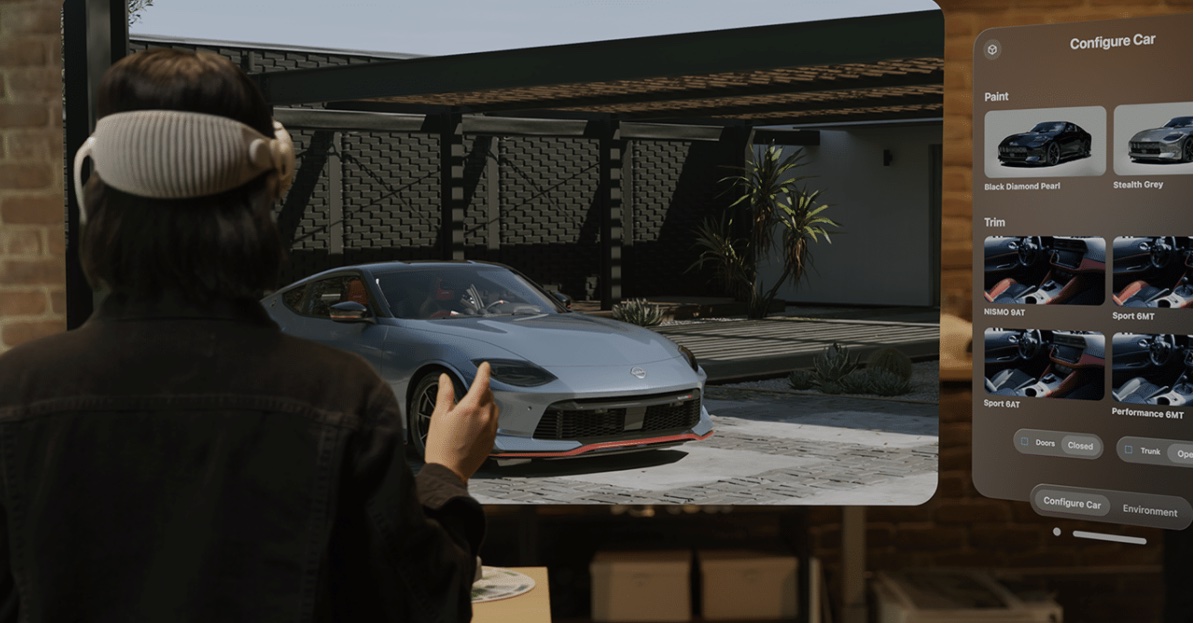The width and height of the screenshot is (1200, 623).
Task: Select the Performance 6MT trim
Action: click(1154, 366)
